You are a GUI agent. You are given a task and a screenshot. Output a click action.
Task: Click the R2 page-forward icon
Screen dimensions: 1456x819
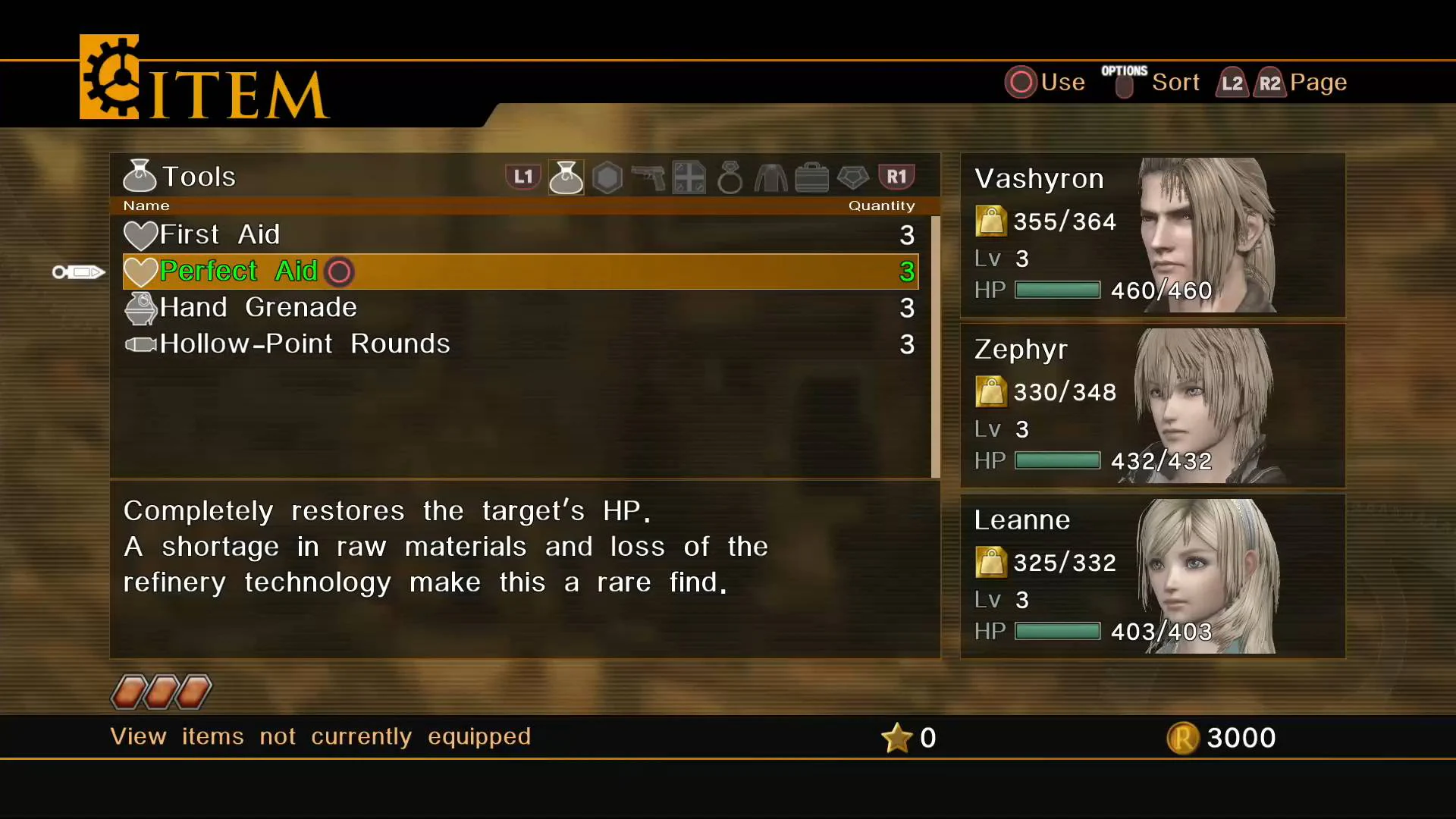tap(1270, 83)
